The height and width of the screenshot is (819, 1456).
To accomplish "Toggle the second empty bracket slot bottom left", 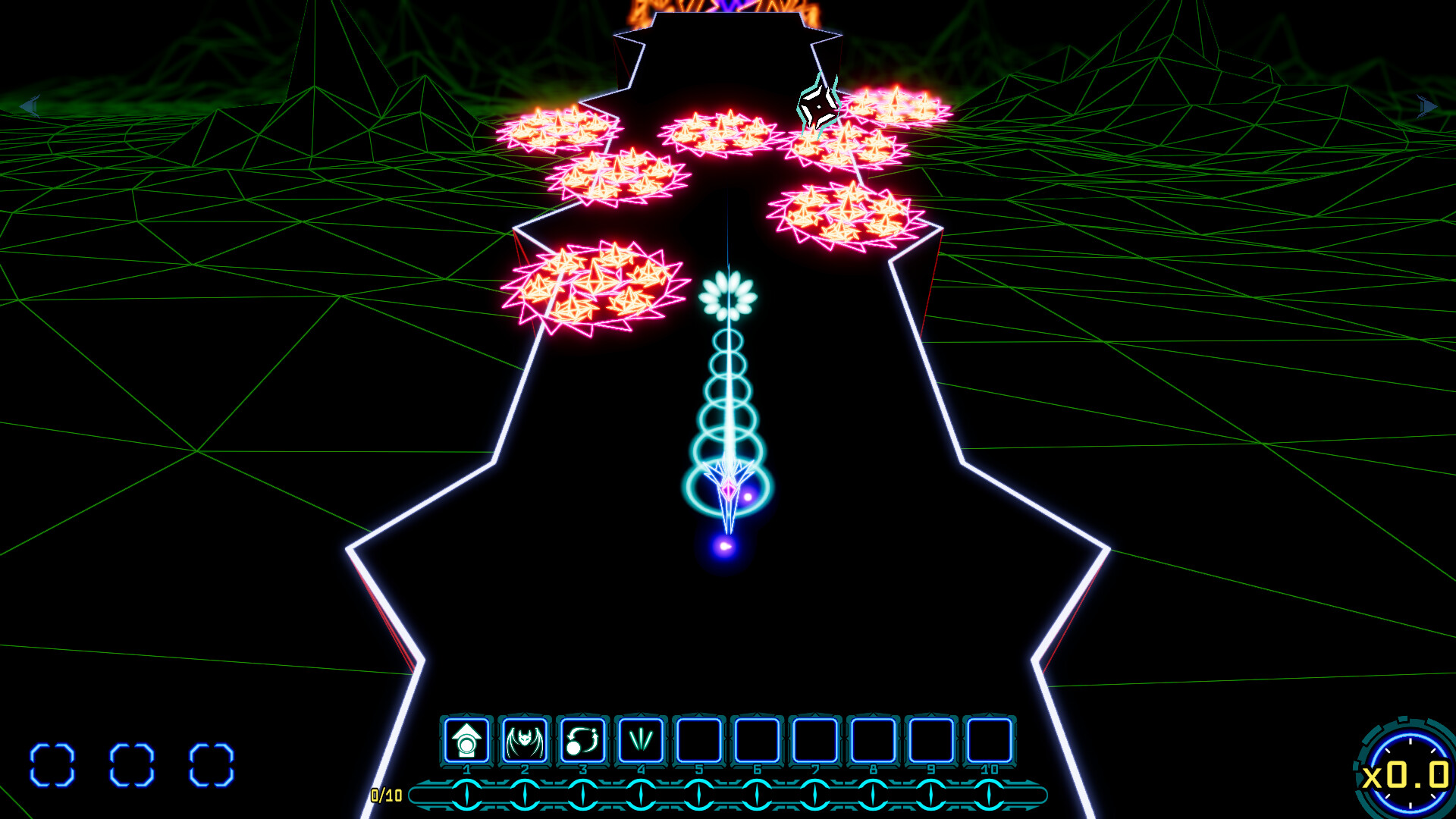I will point(133,762).
